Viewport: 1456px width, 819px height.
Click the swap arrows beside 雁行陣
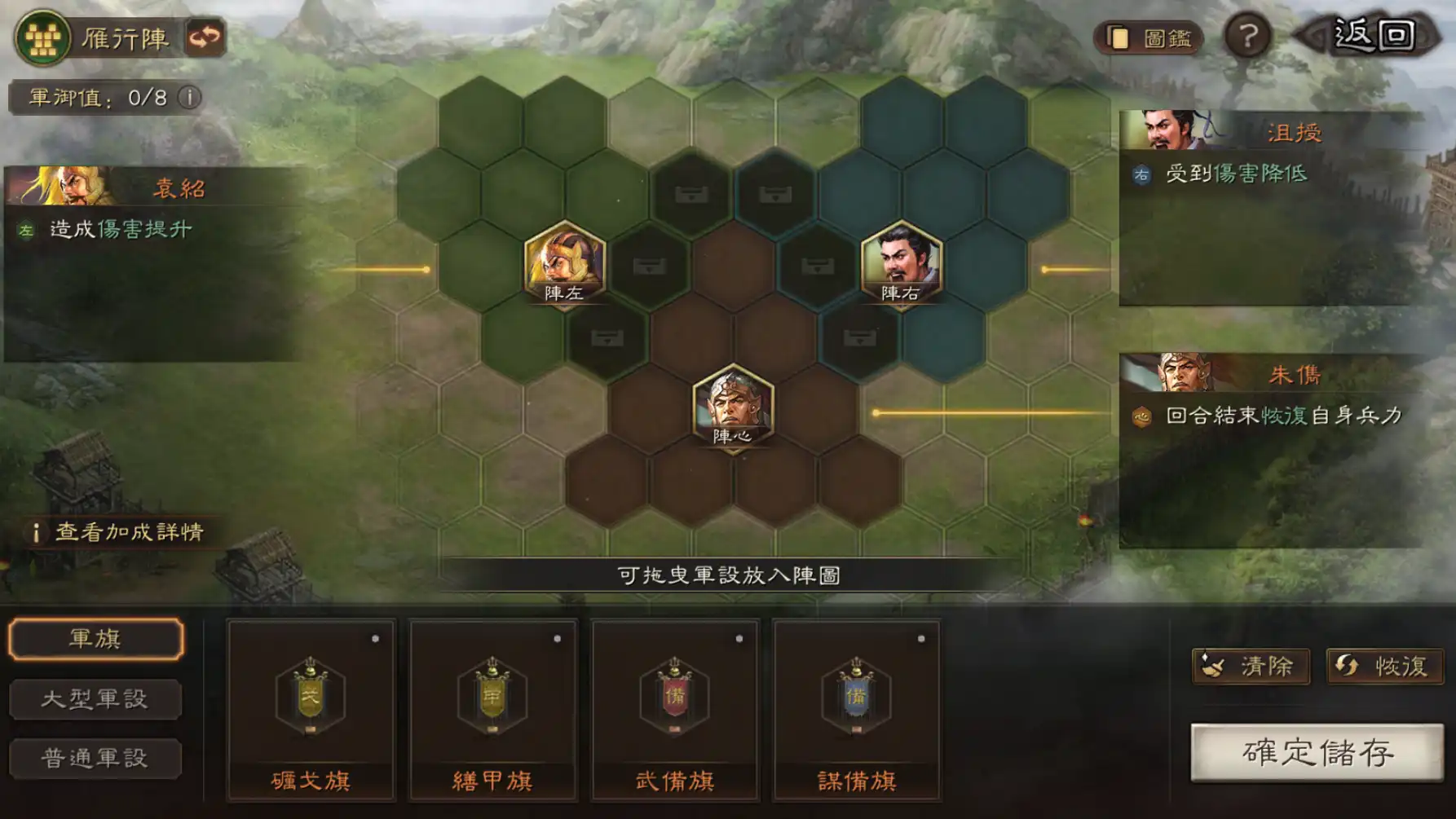(x=205, y=35)
